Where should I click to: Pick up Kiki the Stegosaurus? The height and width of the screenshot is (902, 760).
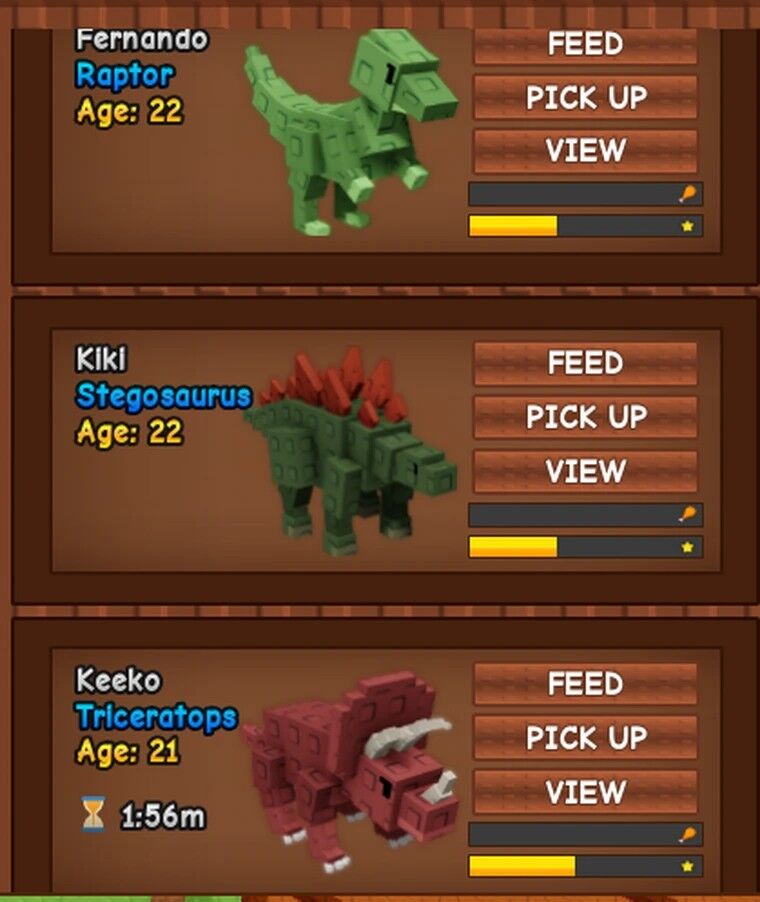pyautogui.click(x=585, y=417)
